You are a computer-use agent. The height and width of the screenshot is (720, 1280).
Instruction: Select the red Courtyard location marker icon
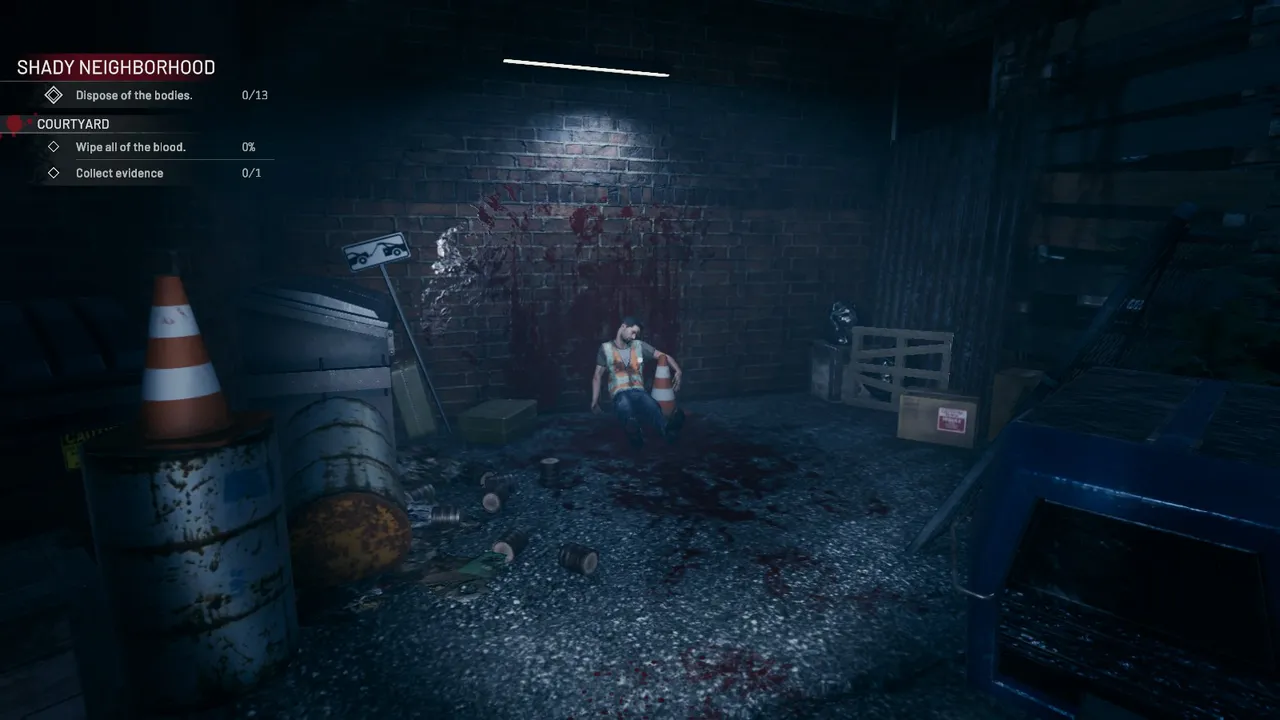(13, 123)
